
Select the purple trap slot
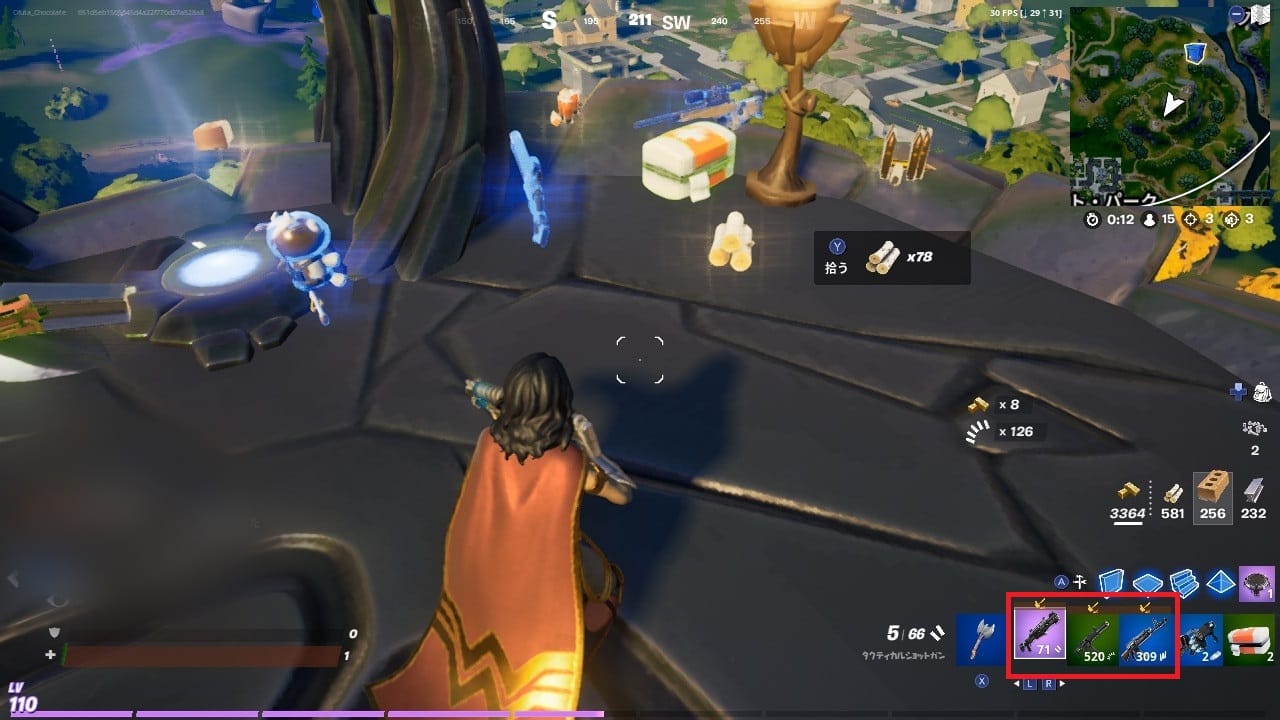pos(1256,582)
